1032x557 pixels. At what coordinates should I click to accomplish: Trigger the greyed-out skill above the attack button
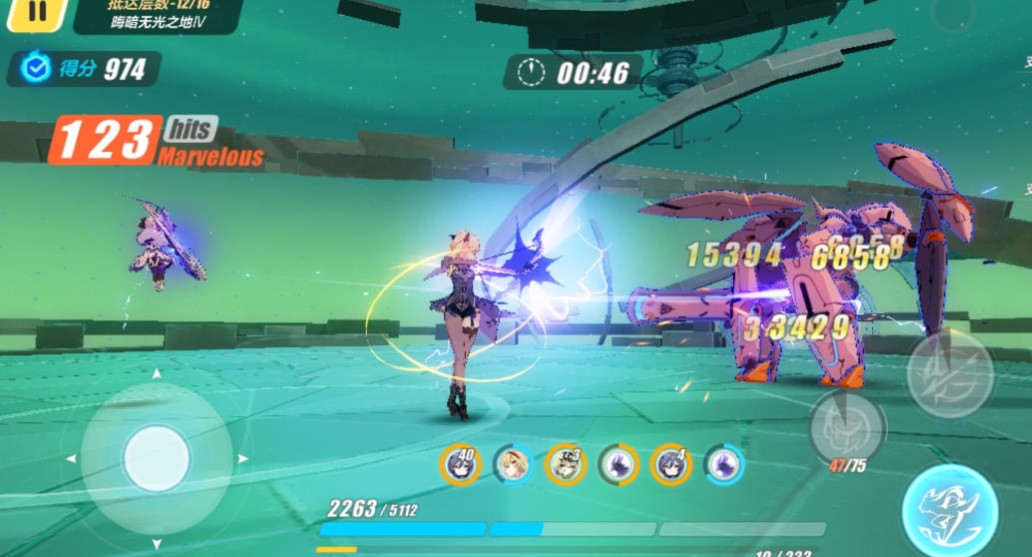pos(949,374)
